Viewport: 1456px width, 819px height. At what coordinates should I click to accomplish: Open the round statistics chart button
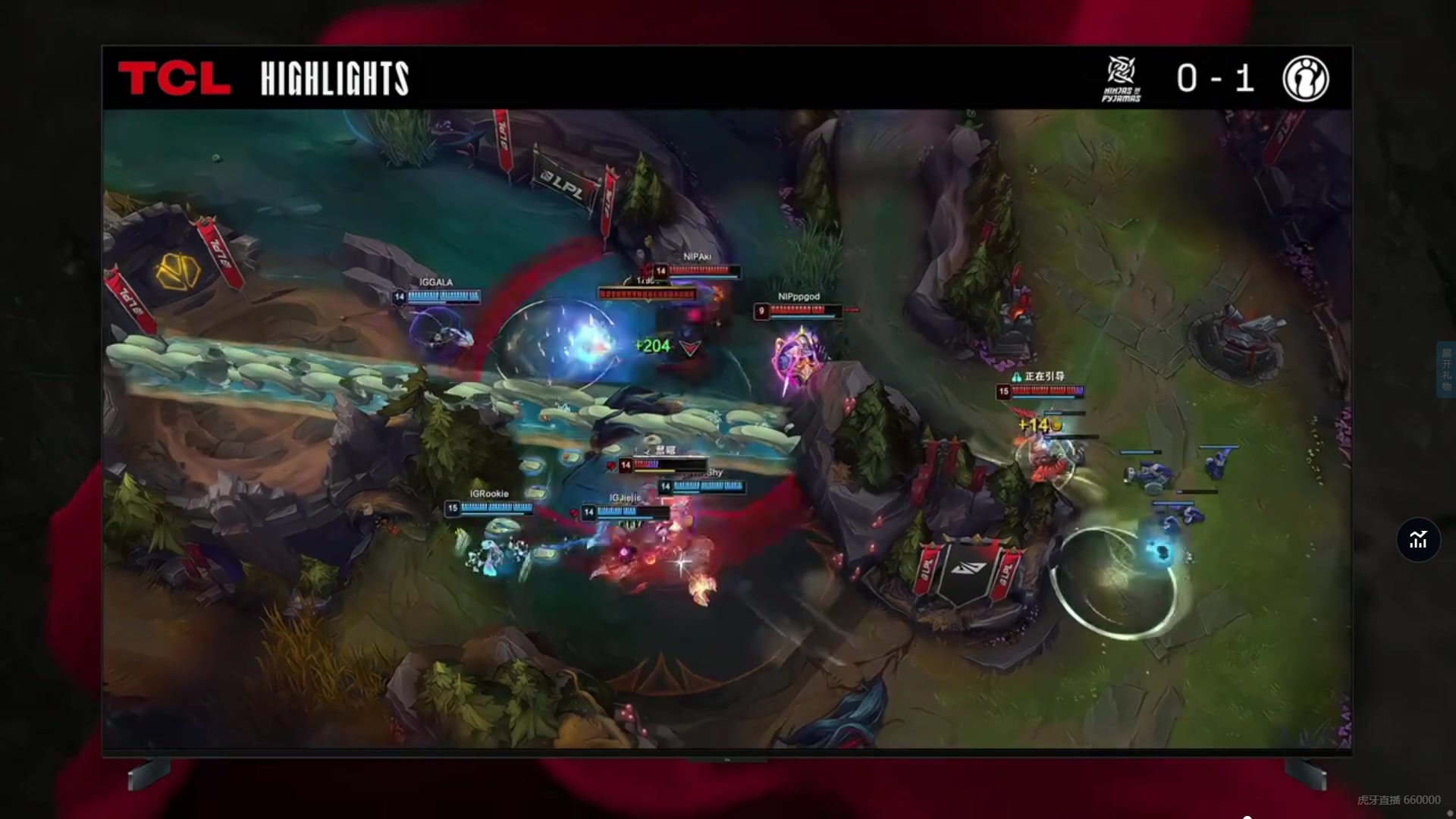[x=1418, y=540]
